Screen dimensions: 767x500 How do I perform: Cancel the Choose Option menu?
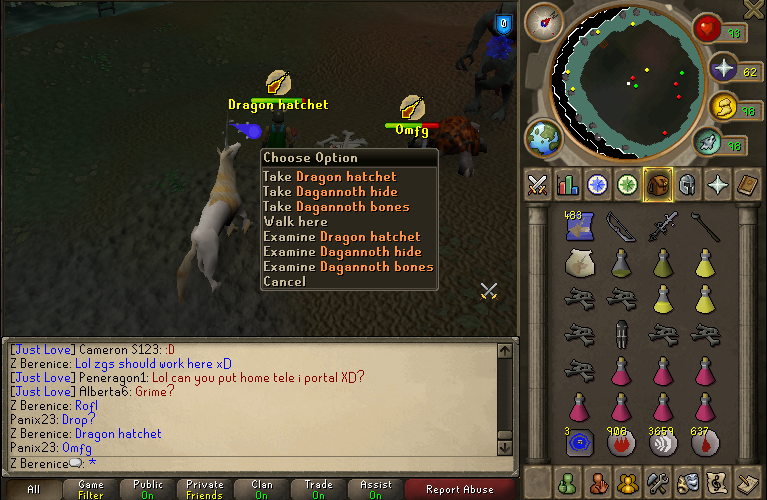point(284,282)
